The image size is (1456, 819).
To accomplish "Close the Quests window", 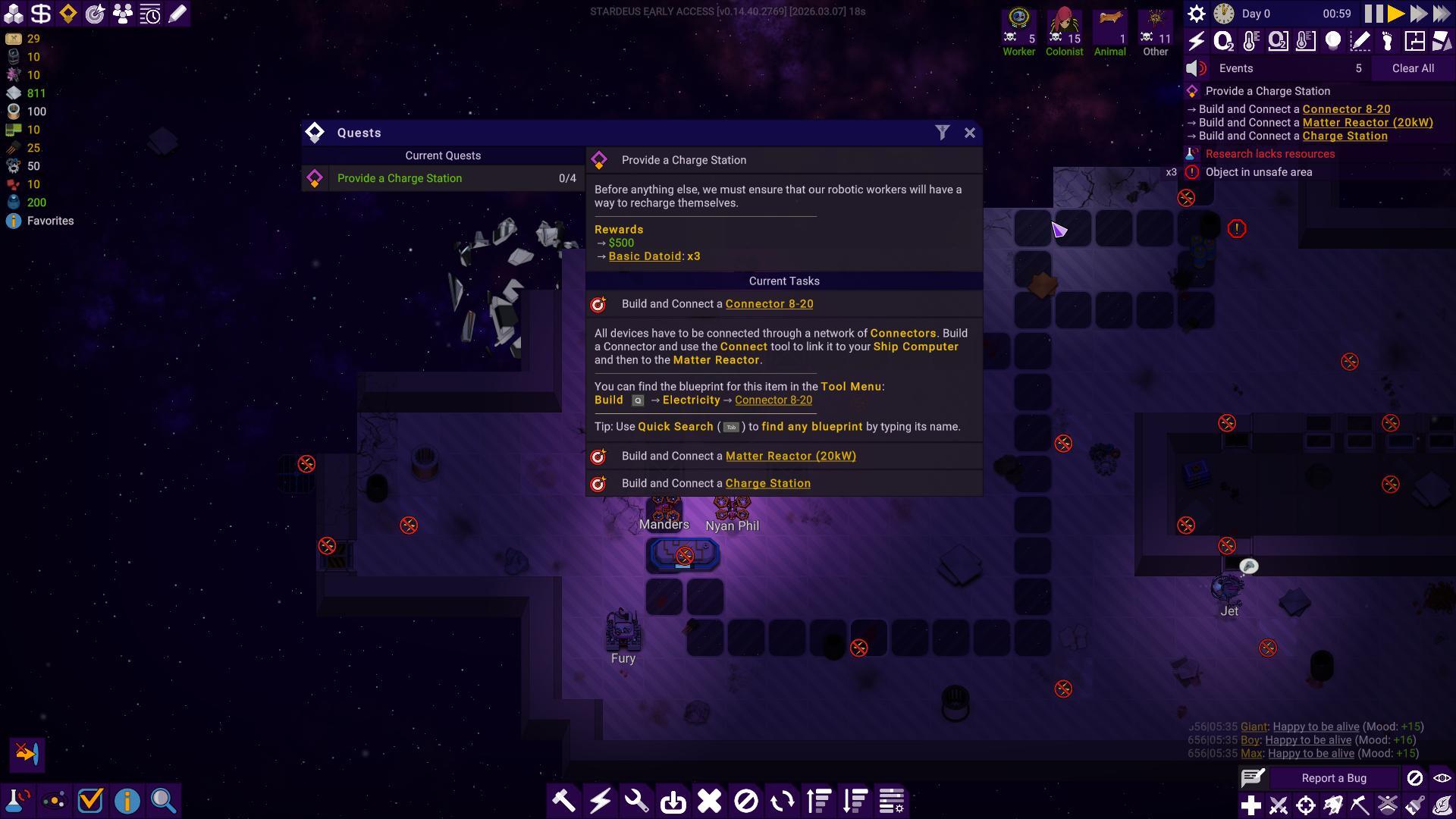I will 969,133.
